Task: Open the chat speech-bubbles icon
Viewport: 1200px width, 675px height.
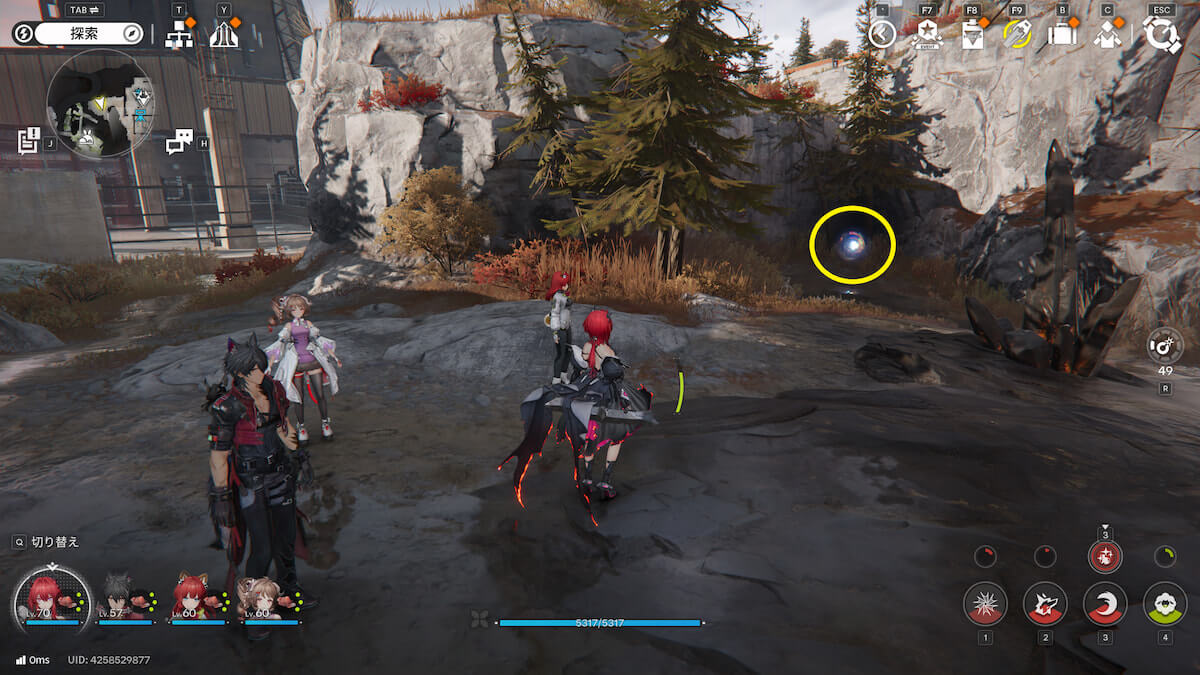Action: click(x=179, y=142)
